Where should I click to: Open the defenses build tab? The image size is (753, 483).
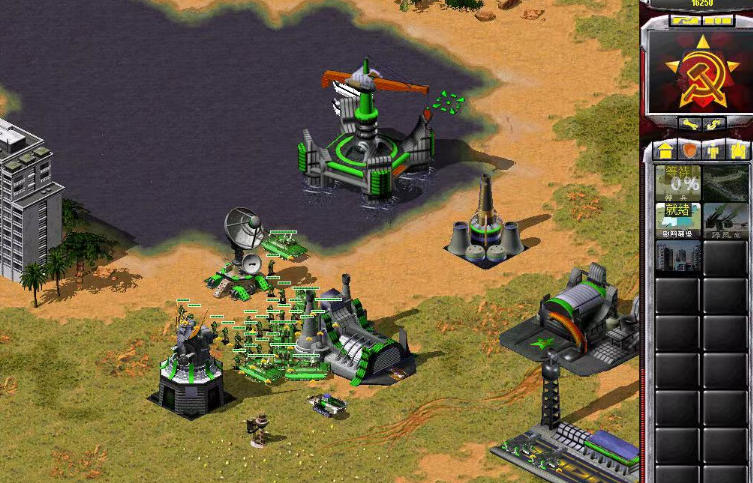coord(689,150)
